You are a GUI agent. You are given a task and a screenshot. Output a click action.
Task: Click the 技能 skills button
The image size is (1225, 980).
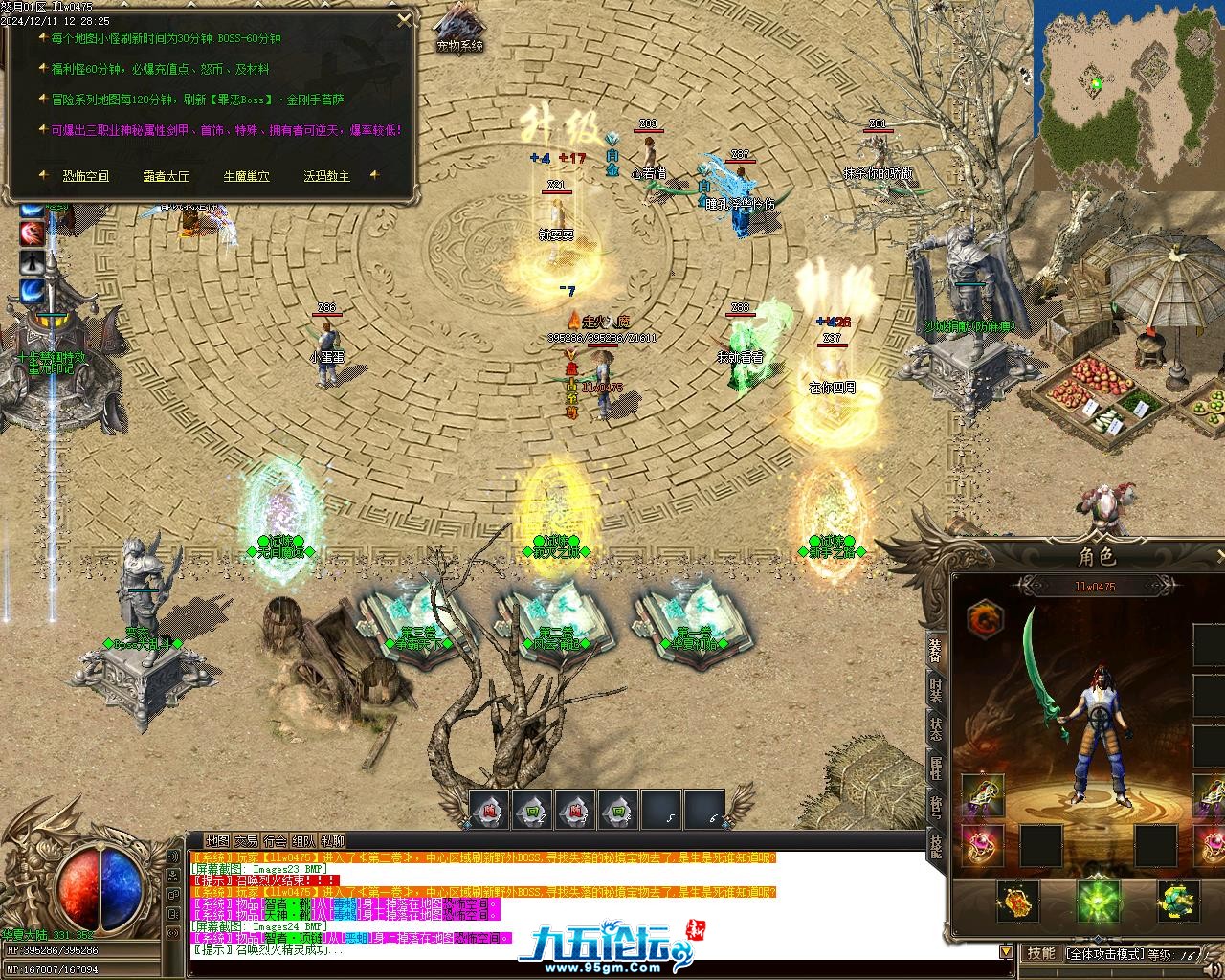(1041, 953)
